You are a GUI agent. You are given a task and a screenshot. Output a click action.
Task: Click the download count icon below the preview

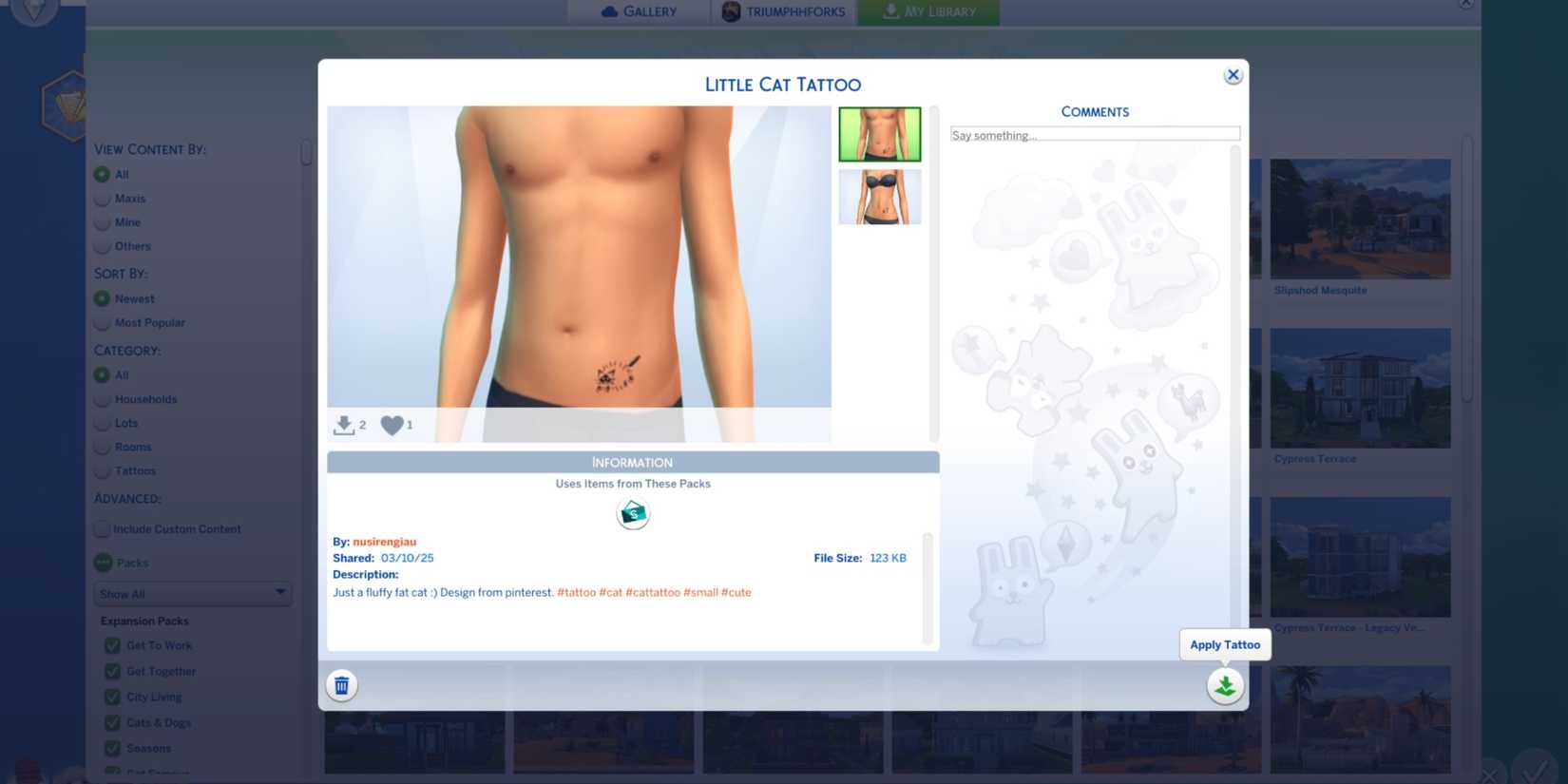point(344,425)
